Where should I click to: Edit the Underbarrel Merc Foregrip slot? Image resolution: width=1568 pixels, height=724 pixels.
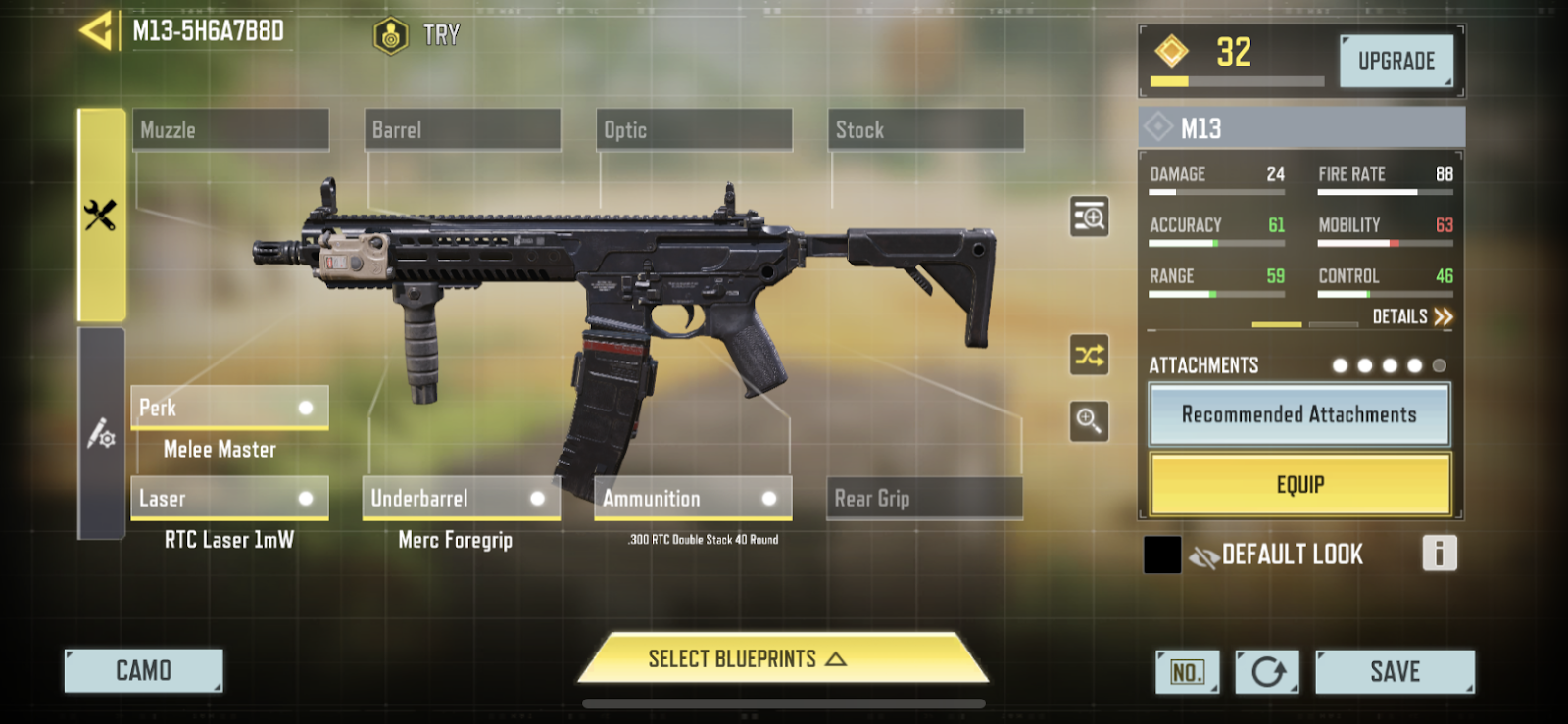click(461, 499)
